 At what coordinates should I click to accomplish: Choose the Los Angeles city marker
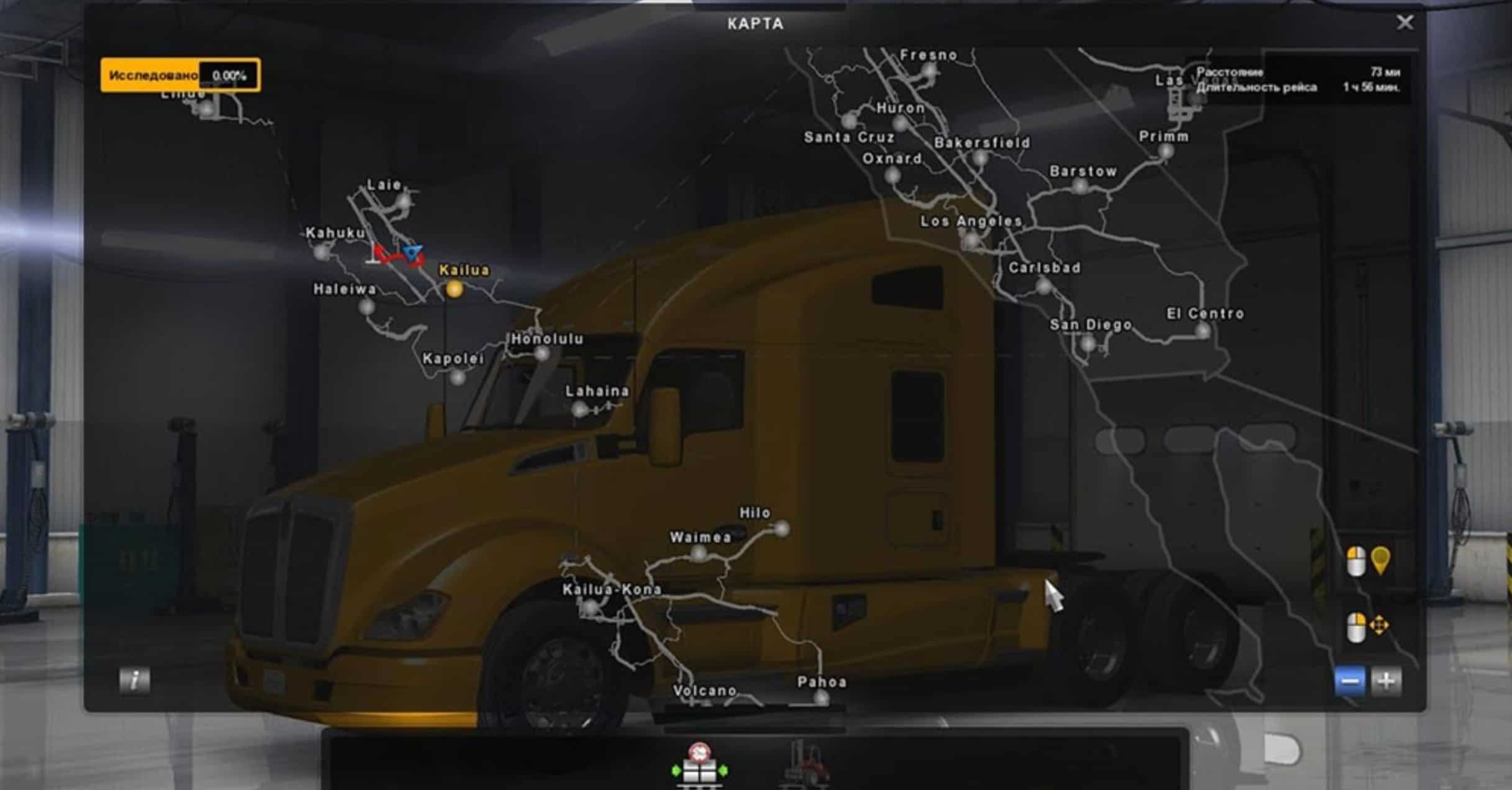pos(969,238)
